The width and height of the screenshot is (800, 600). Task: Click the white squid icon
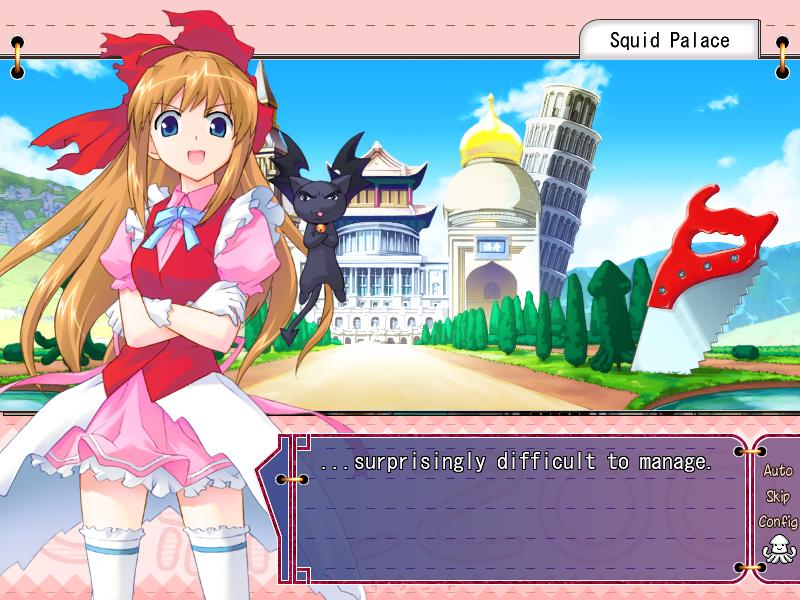(x=776, y=549)
